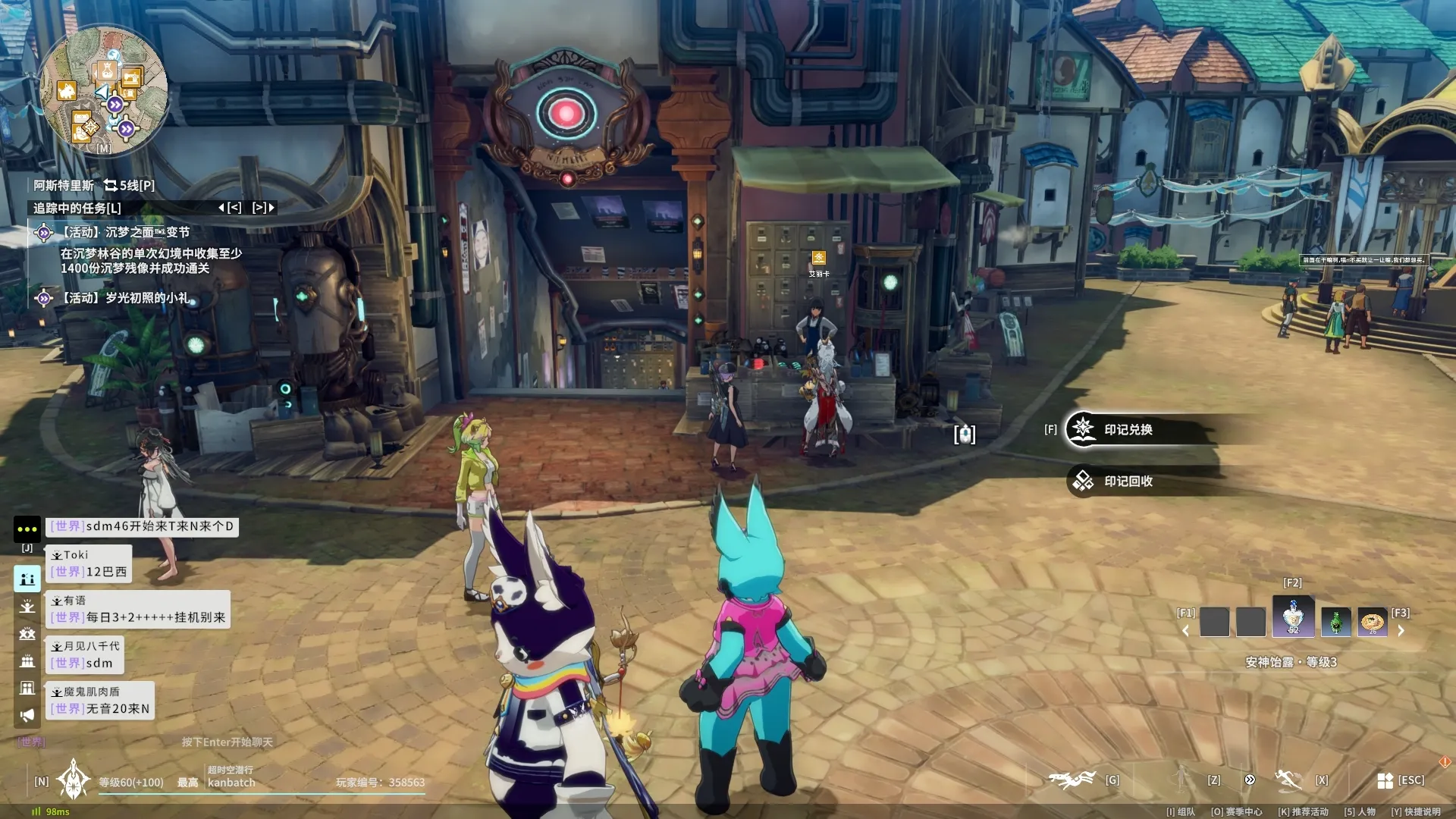The image size is (1456, 819).
Task: Select the 岁光初照的小礼 event quest
Action: pos(125,298)
